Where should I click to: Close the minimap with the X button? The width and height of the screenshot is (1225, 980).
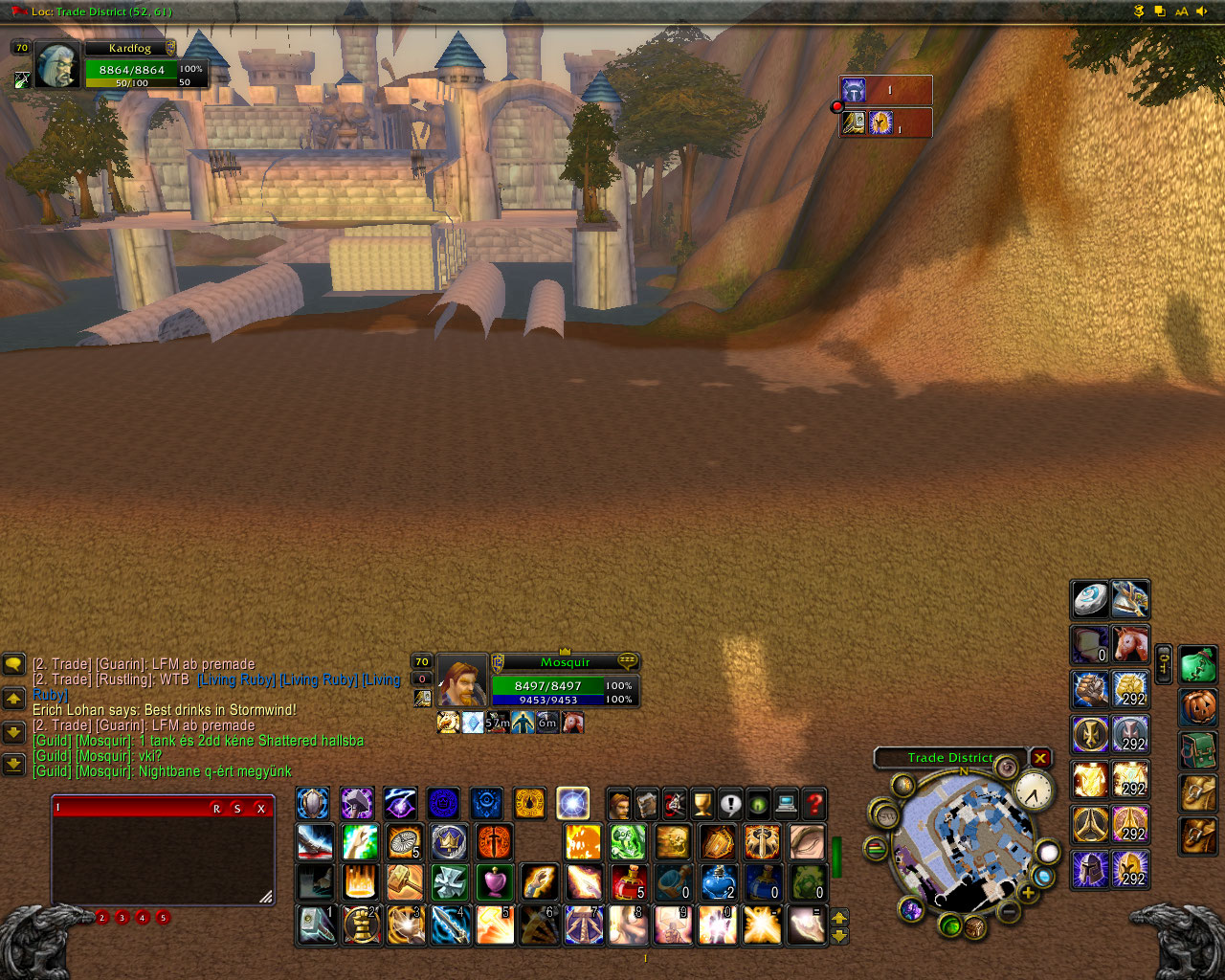[1040, 758]
